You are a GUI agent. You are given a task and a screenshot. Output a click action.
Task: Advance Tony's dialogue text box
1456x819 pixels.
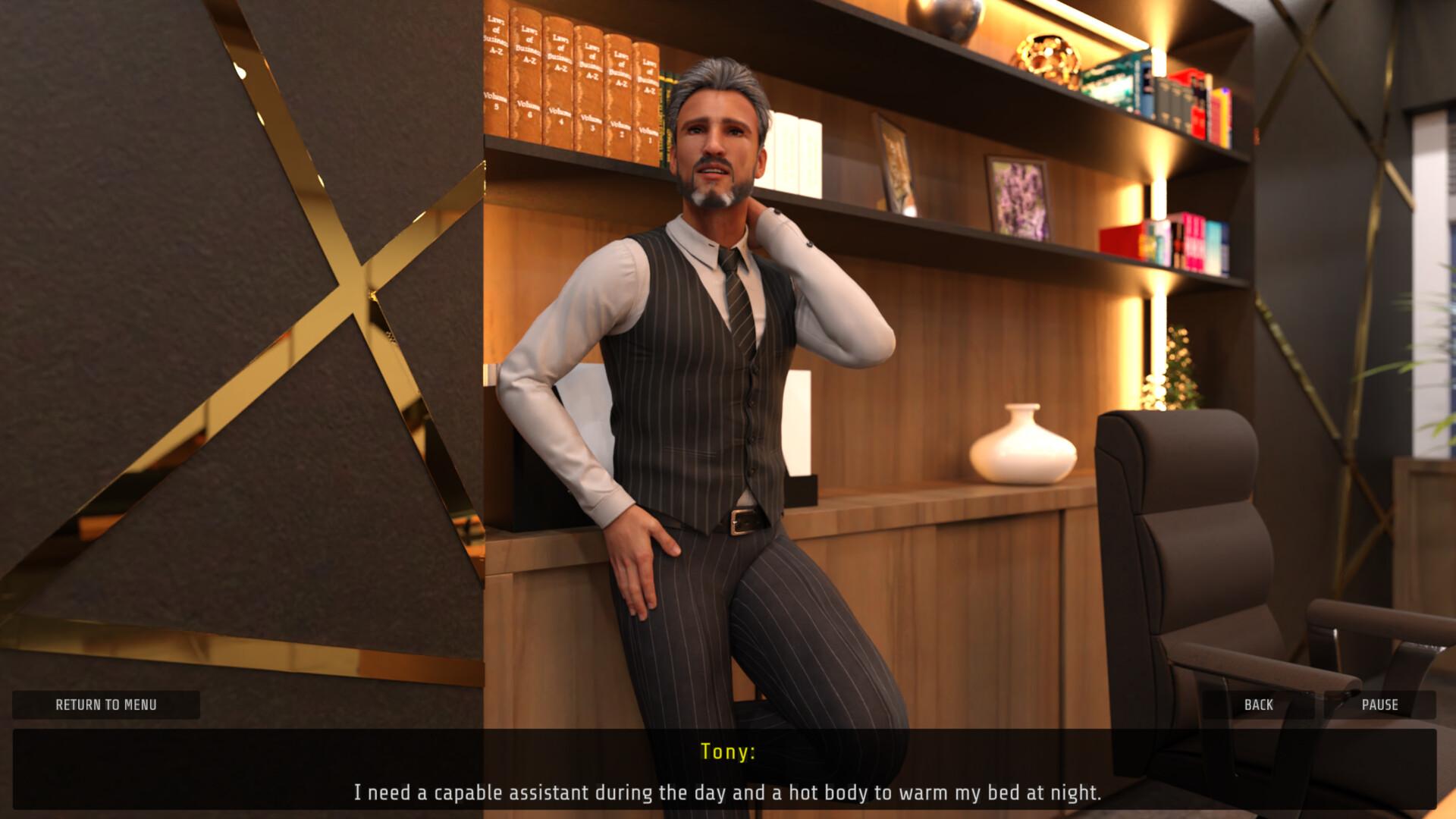(726, 770)
